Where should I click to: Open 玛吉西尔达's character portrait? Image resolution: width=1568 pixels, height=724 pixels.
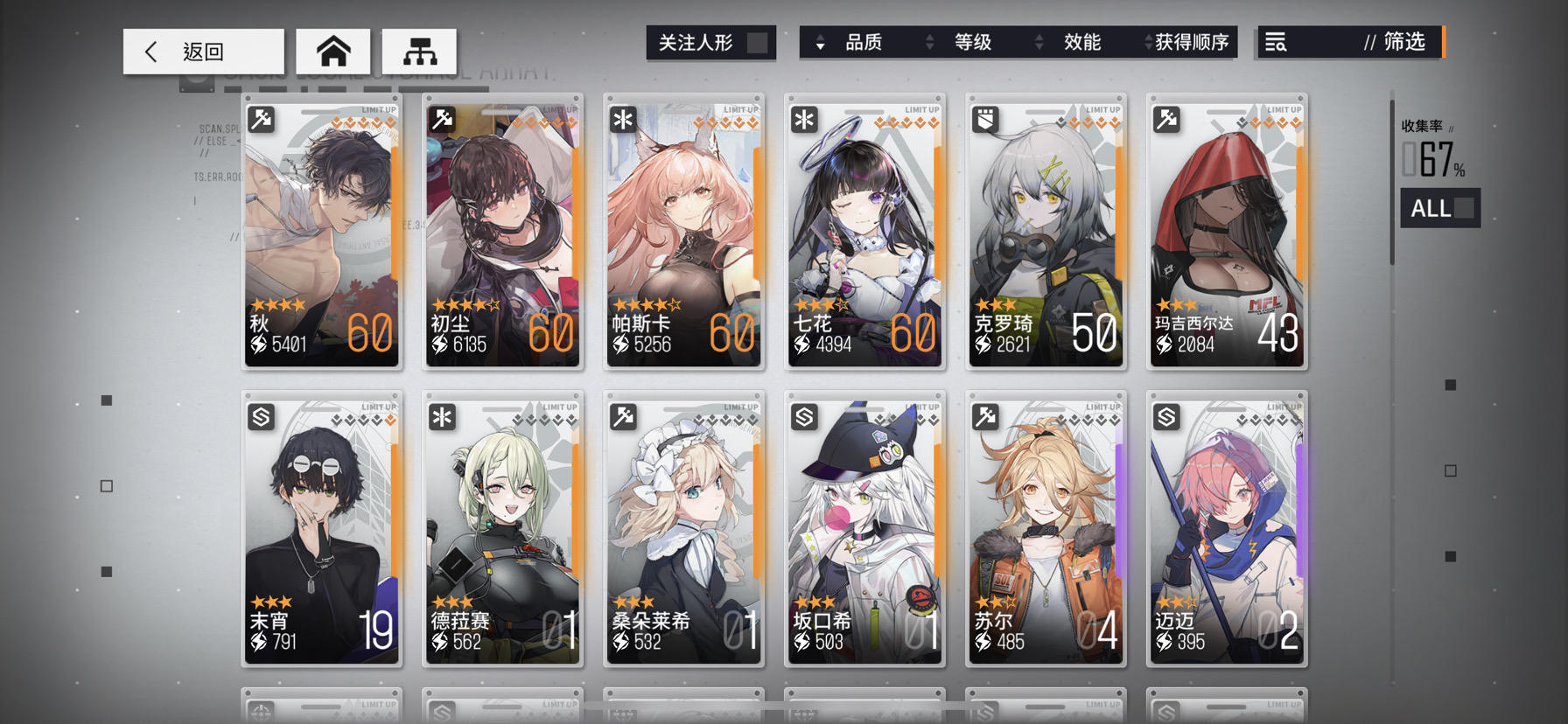1227,219
